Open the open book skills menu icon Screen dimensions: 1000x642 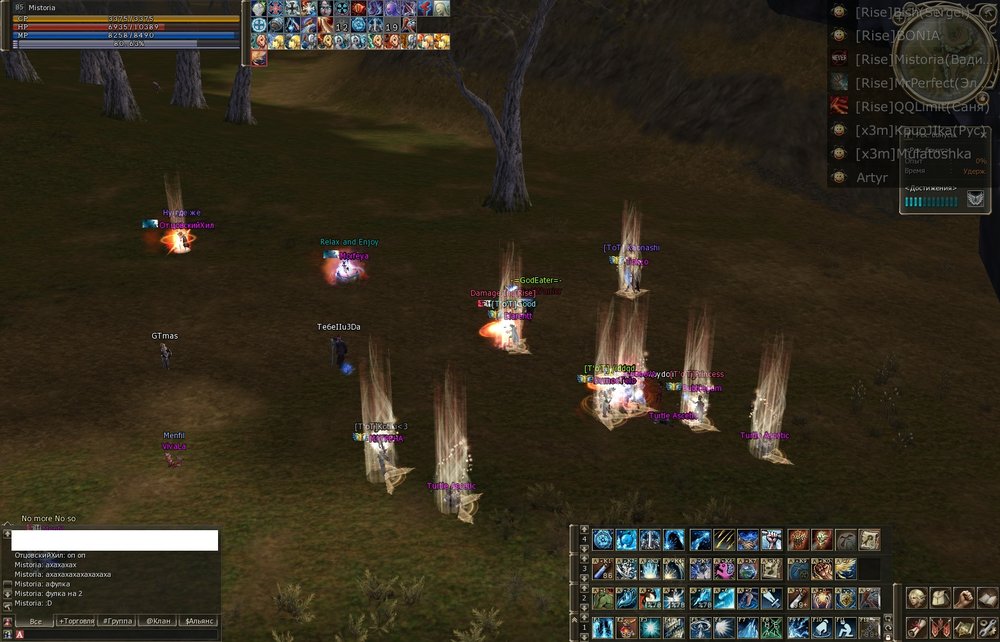coord(988,598)
